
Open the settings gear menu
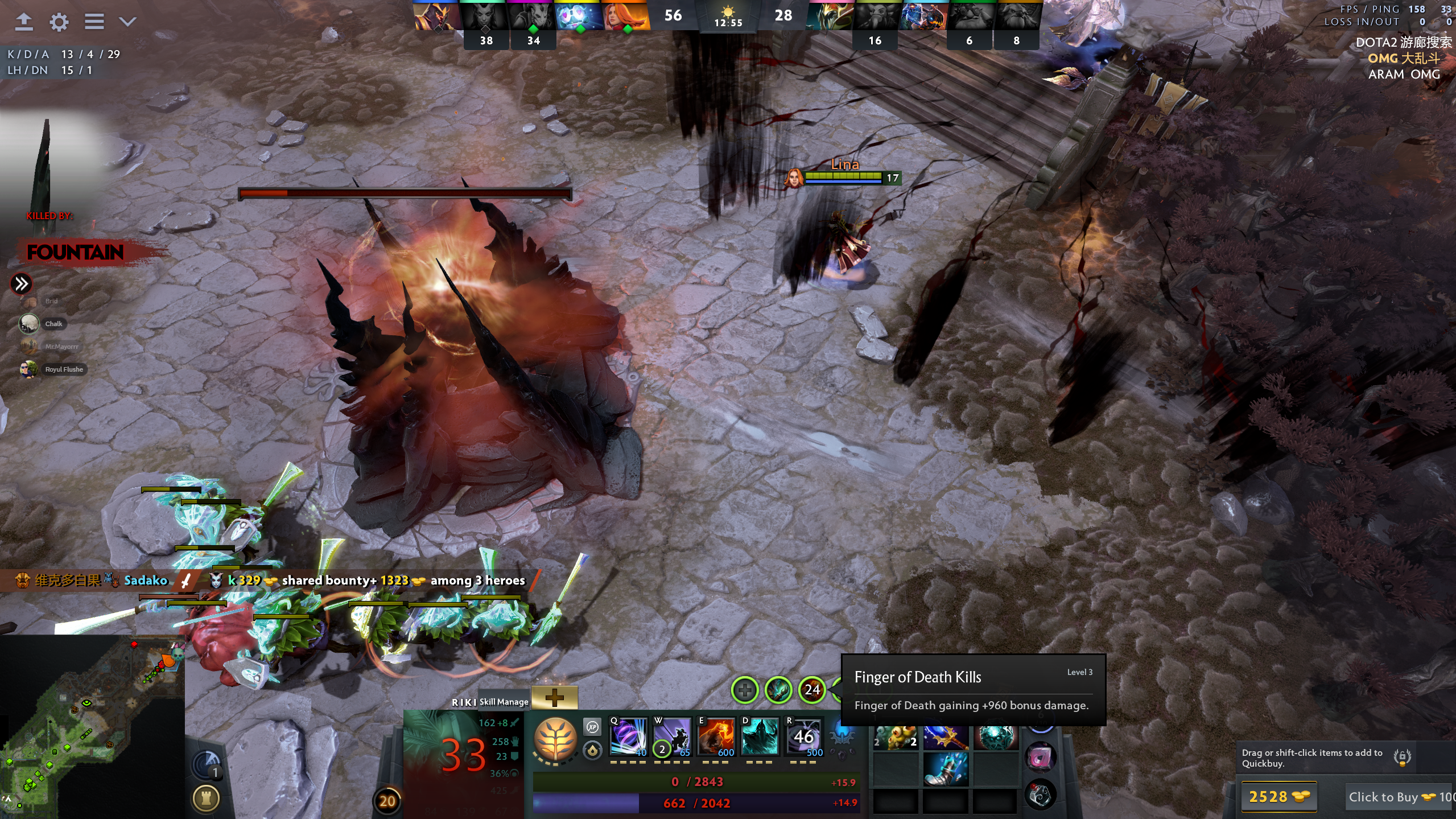point(59,22)
